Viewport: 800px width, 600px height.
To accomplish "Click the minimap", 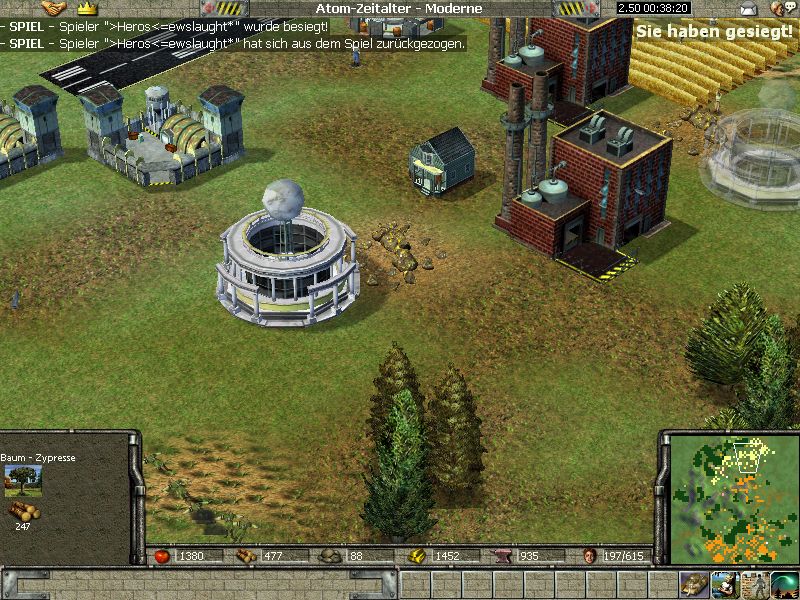I will (x=731, y=498).
